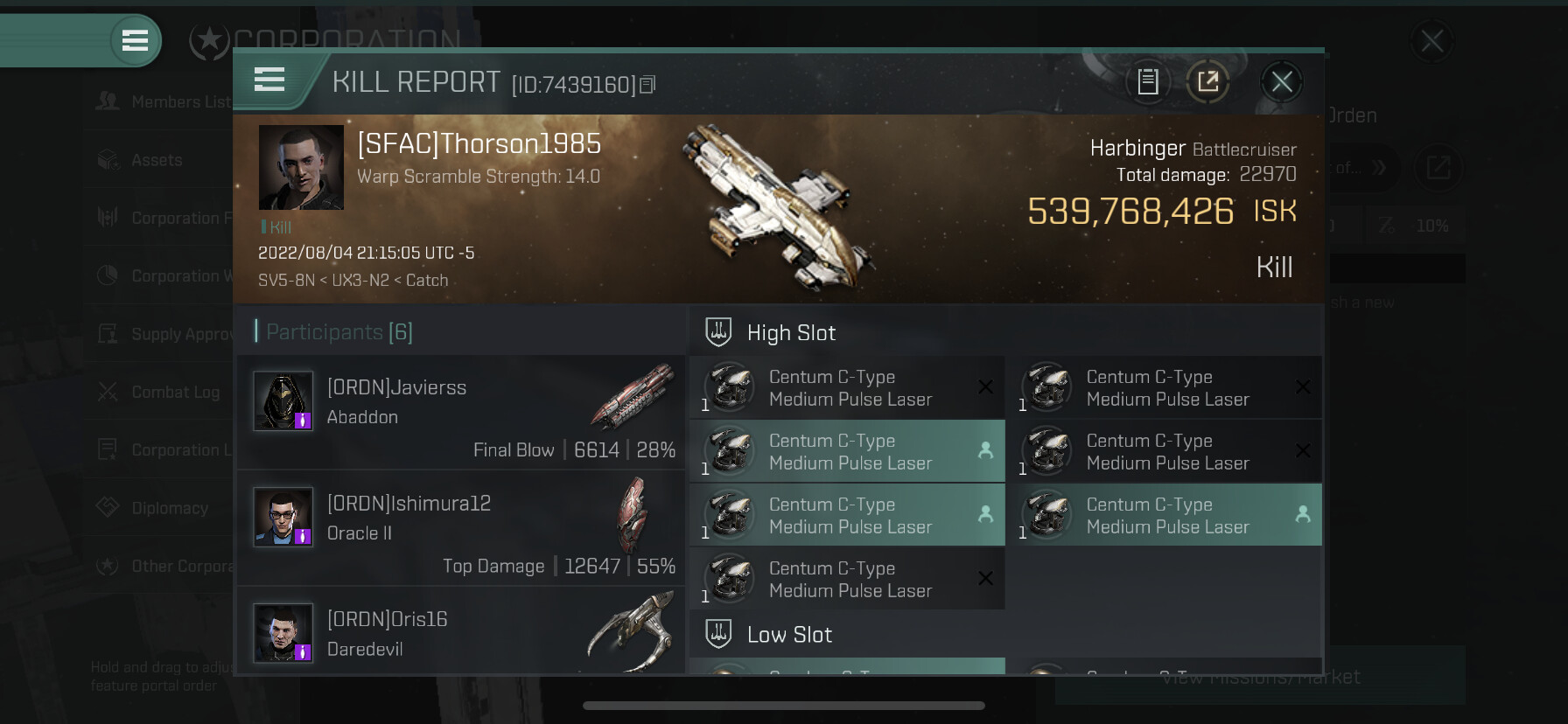1568x724 pixels.
Task: Select participant Ishimura12 in the Oracle II
Action: click(x=460, y=527)
